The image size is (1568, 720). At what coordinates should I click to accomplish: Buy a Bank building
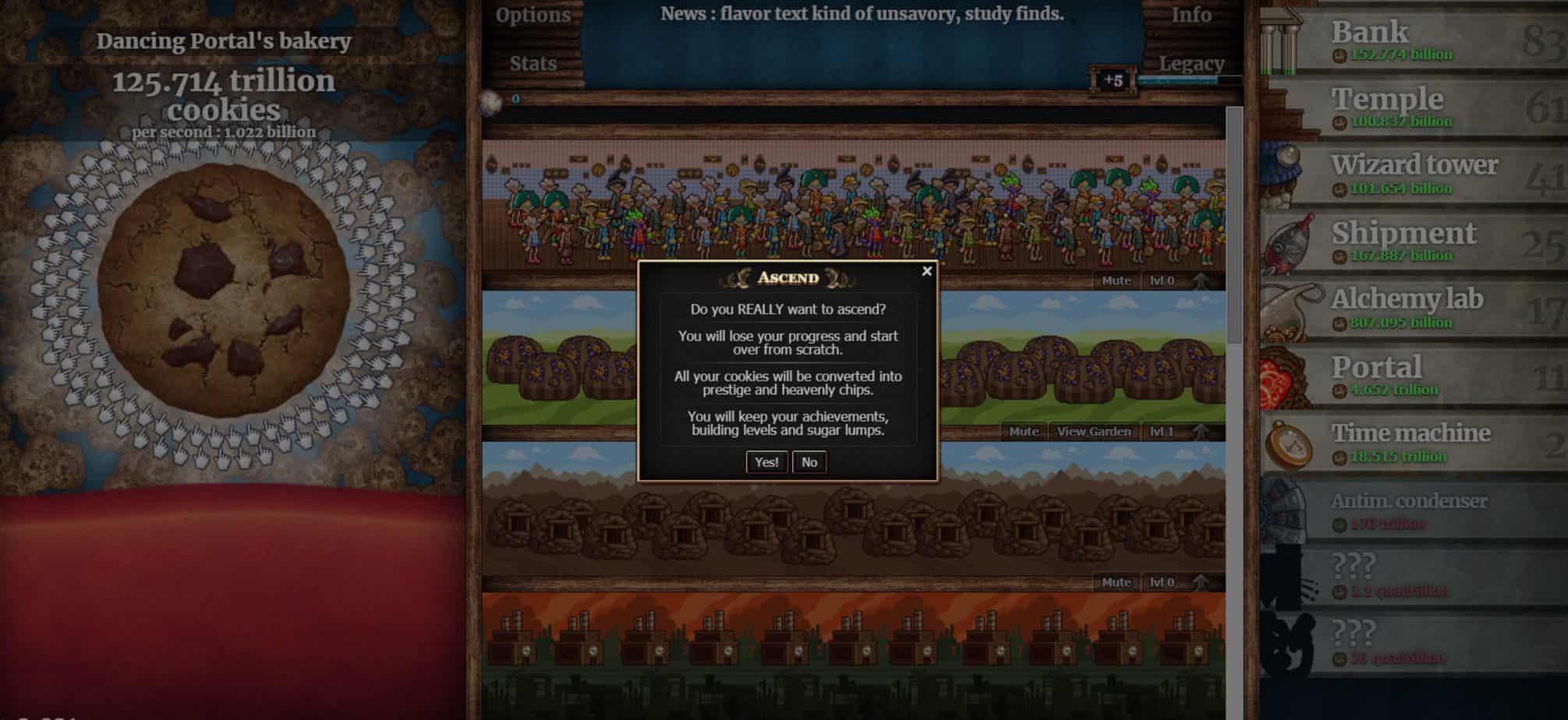point(1413,41)
